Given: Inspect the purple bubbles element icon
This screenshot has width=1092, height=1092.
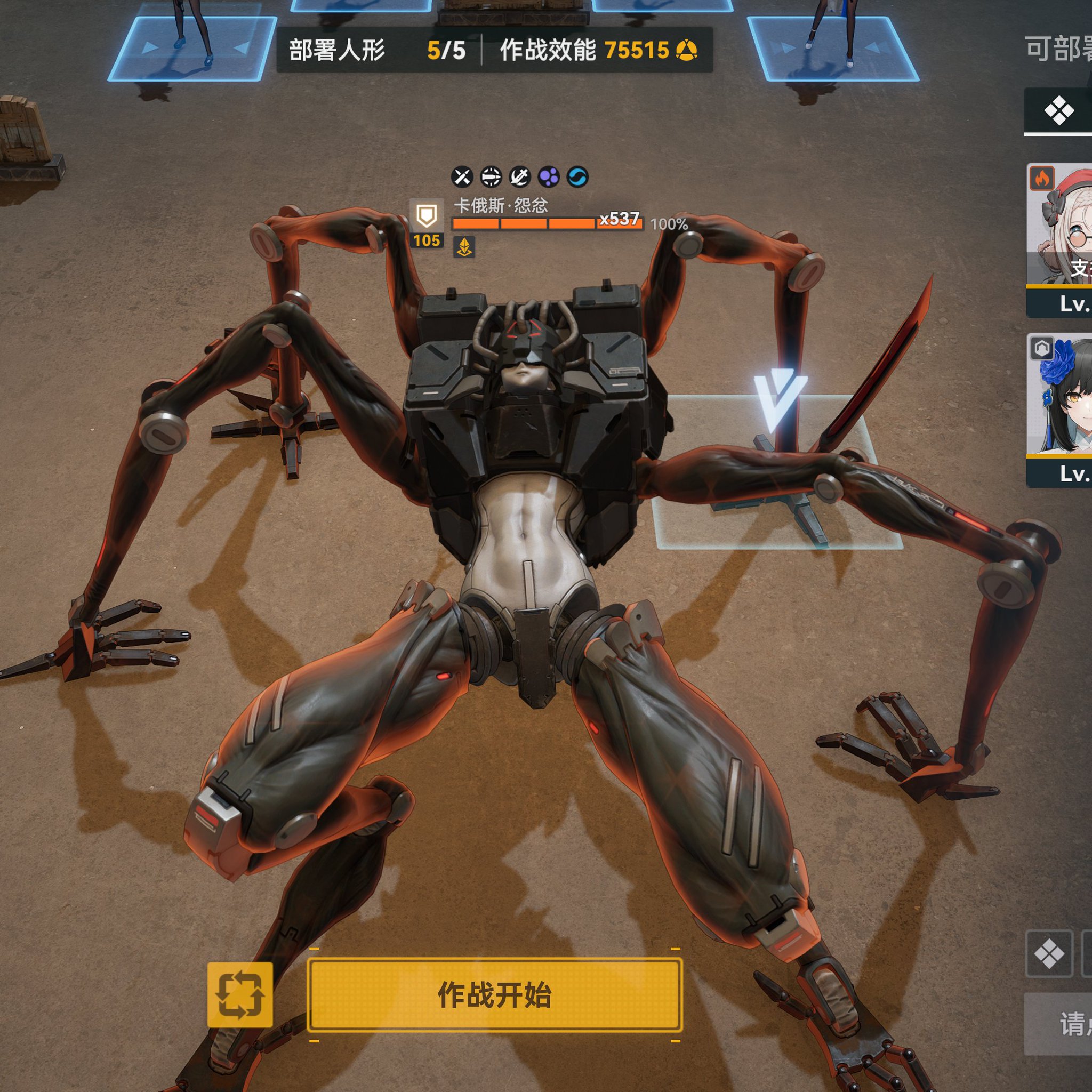Looking at the screenshot, I should (548, 177).
